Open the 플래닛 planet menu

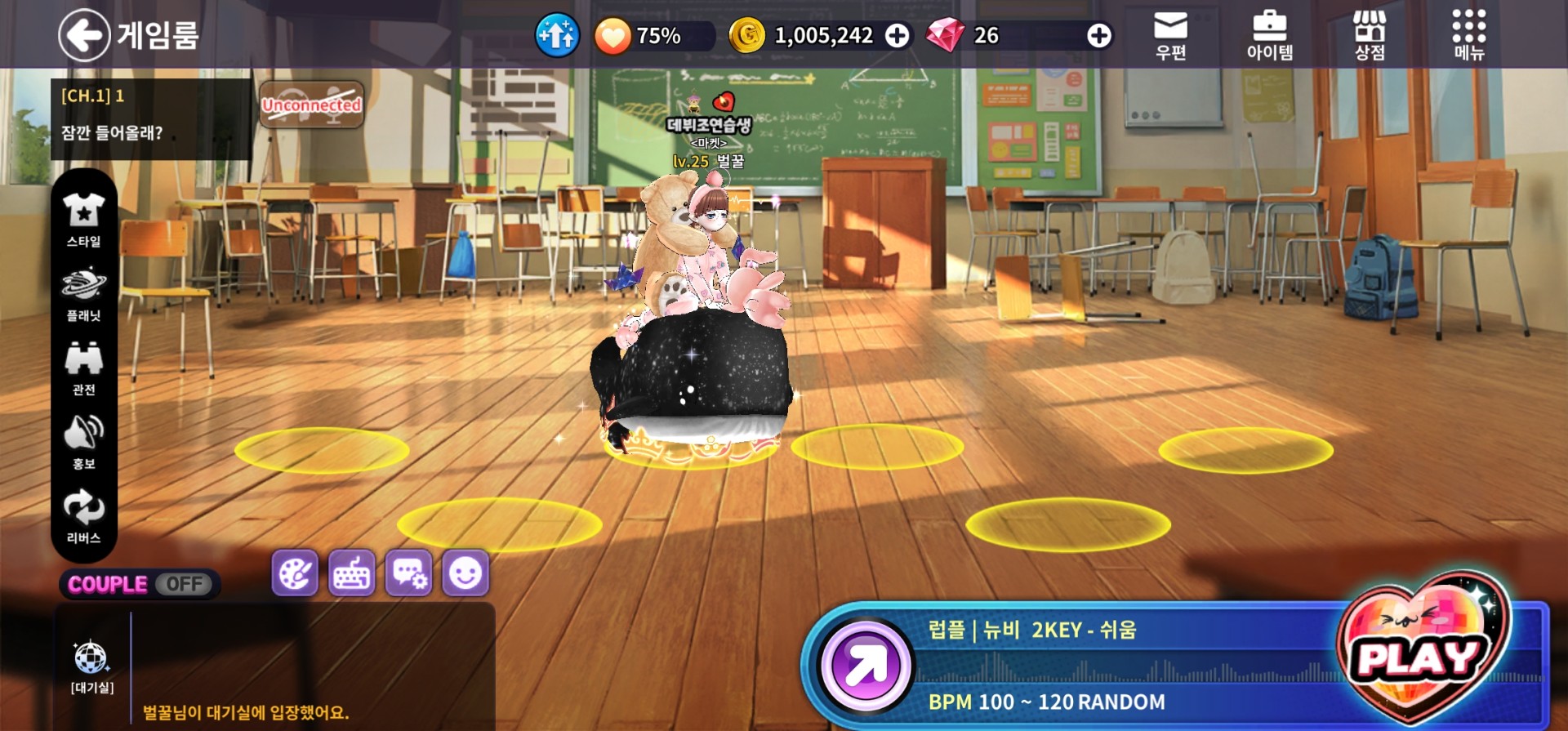click(x=83, y=293)
